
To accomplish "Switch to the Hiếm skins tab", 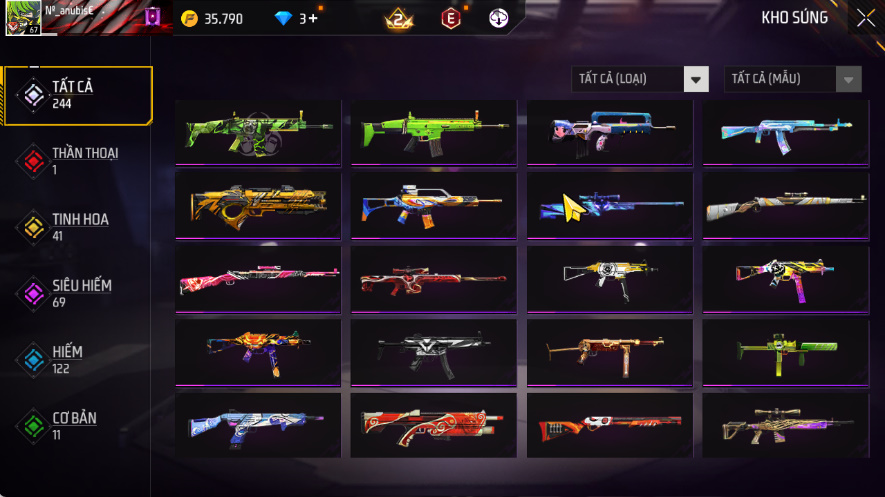I will tap(78, 358).
